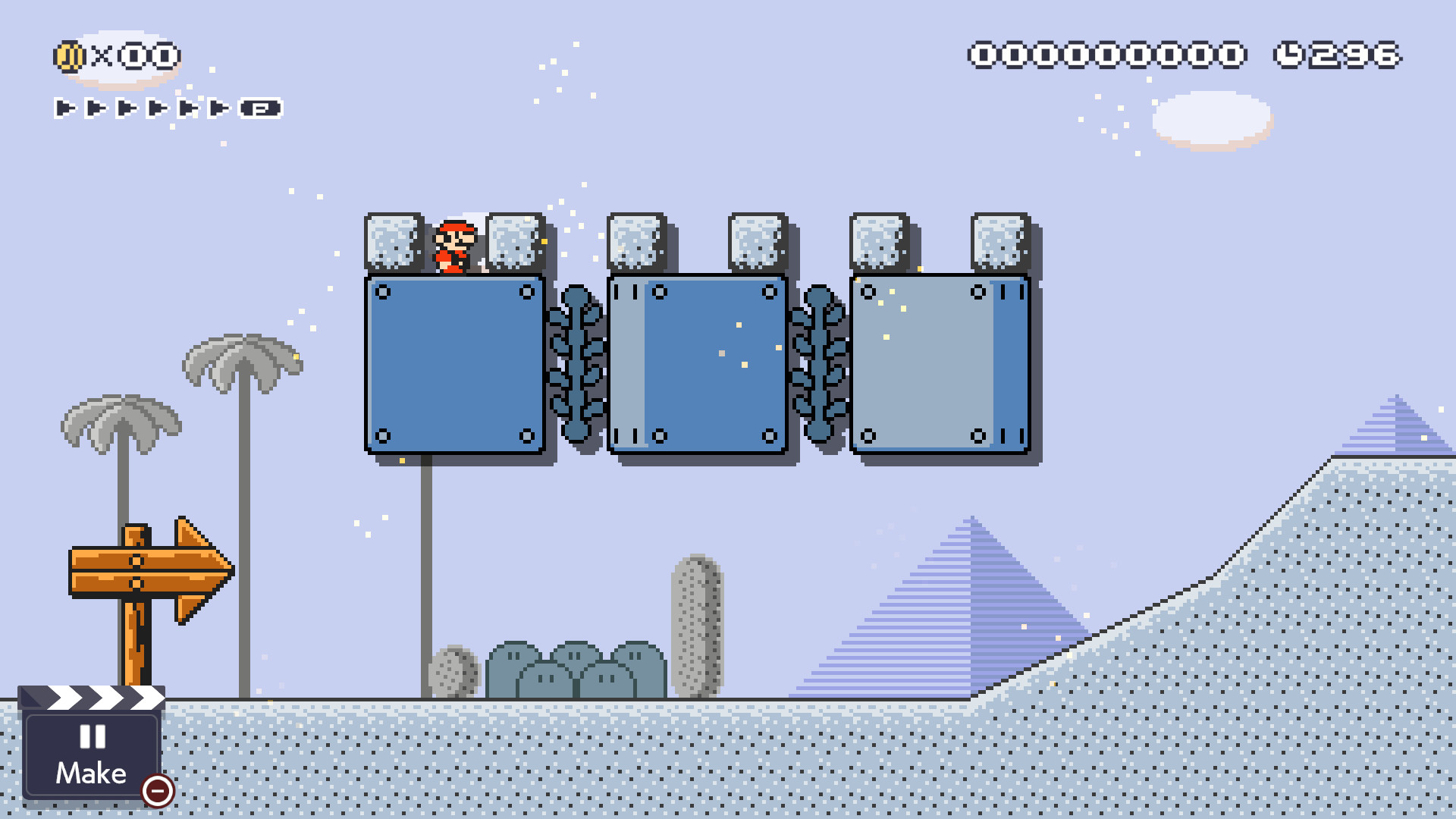1456x819 pixels.
Task: Click the last arrow before the battery icon
Action: point(218,108)
